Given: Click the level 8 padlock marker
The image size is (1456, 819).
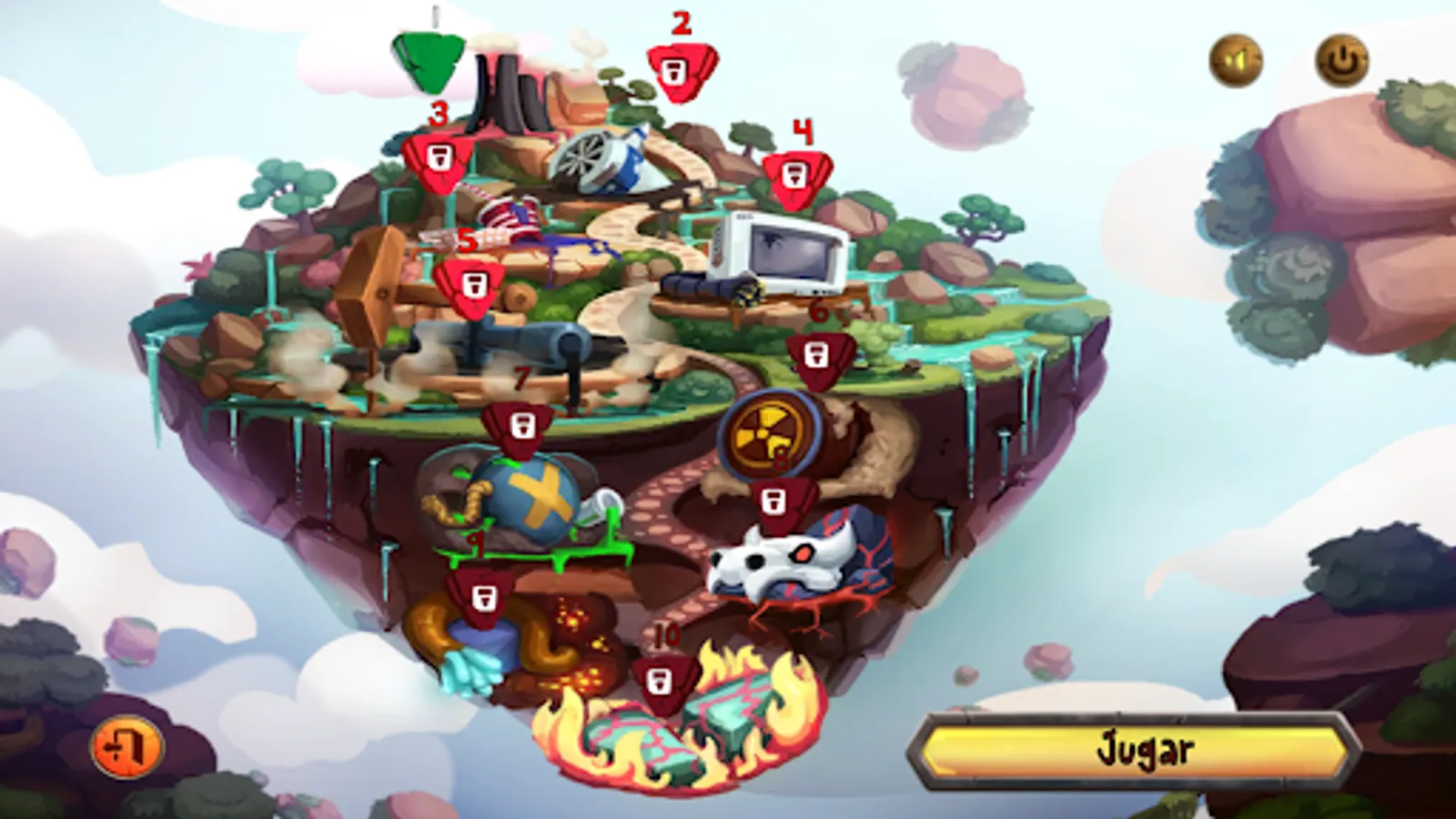Looking at the screenshot, I should [x=775, y=503].
